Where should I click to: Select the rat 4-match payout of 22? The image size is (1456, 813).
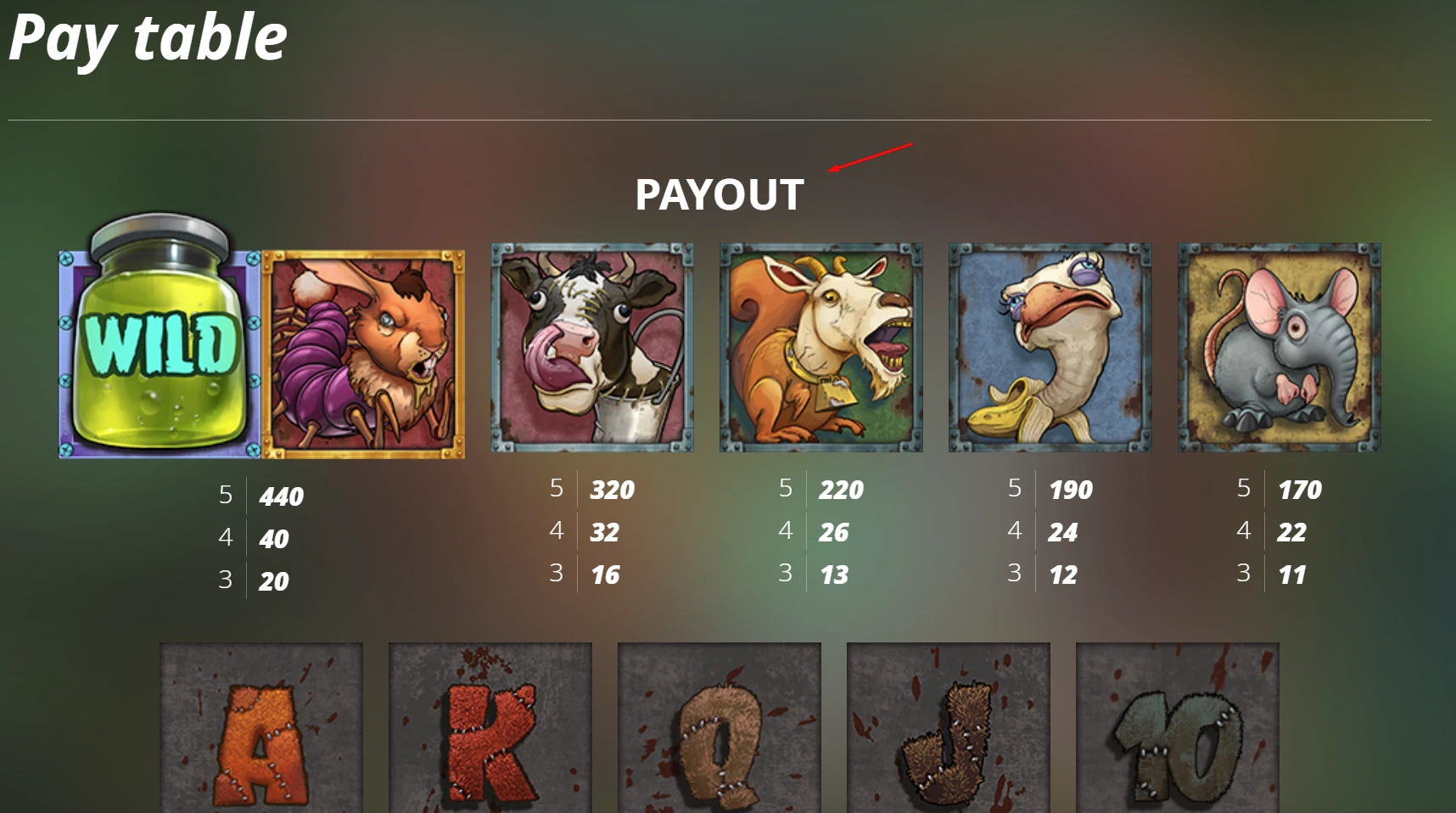click(1291, 534)
